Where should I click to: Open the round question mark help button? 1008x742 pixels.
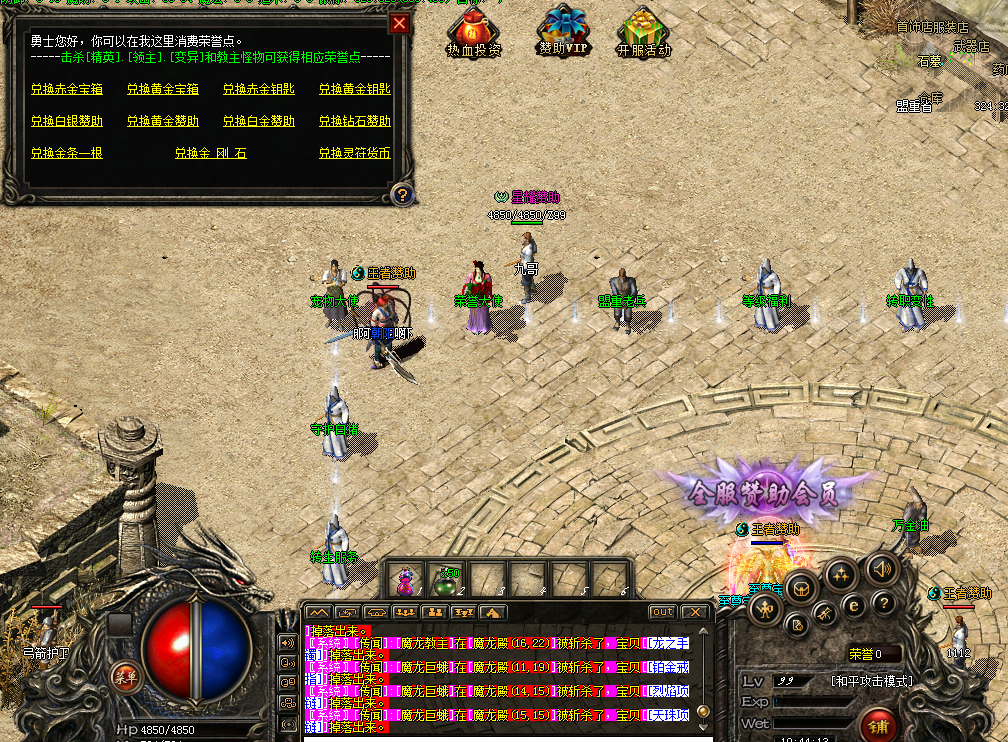point(882,602)
